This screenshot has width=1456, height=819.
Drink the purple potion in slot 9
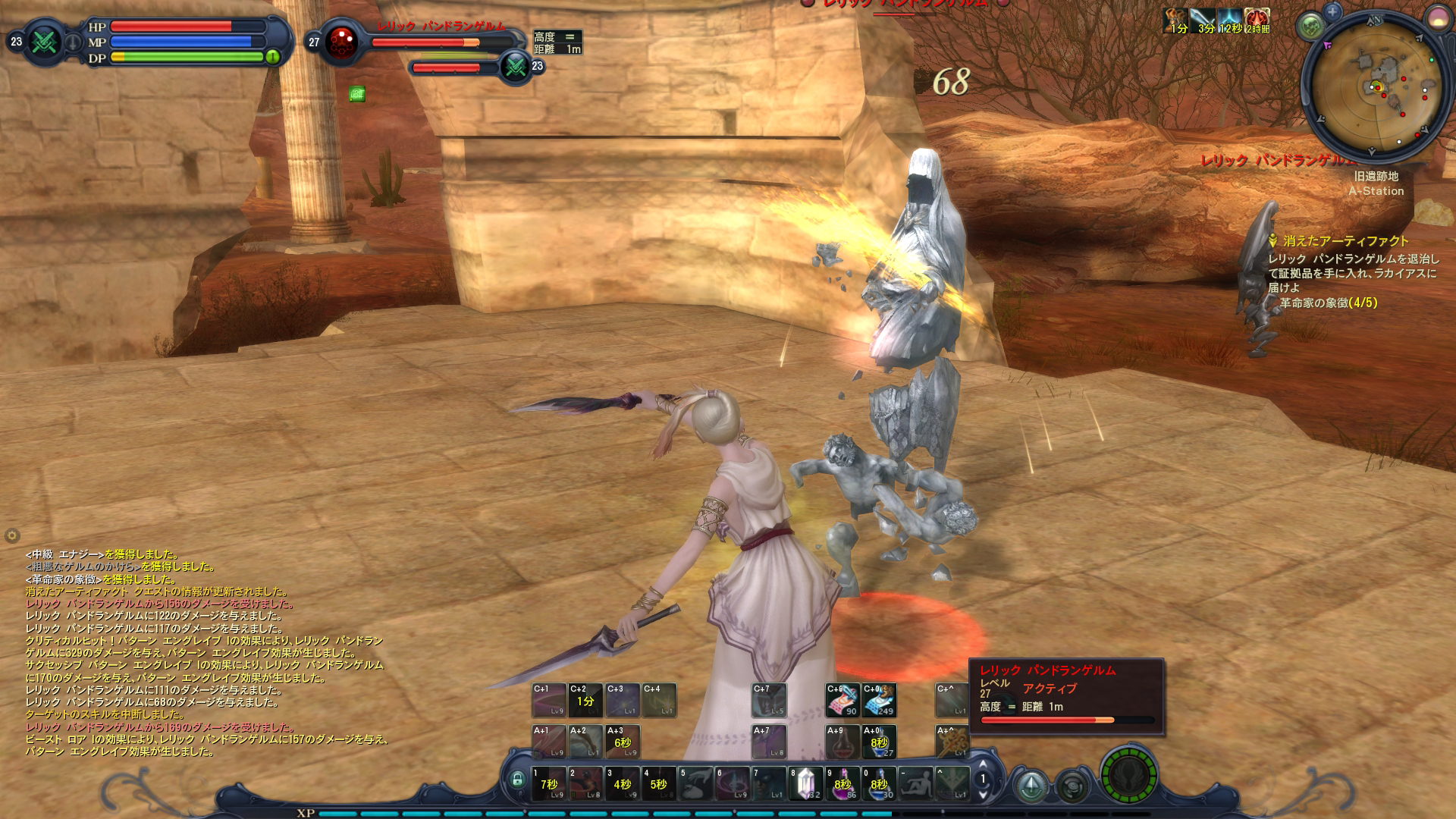point(842,783)
